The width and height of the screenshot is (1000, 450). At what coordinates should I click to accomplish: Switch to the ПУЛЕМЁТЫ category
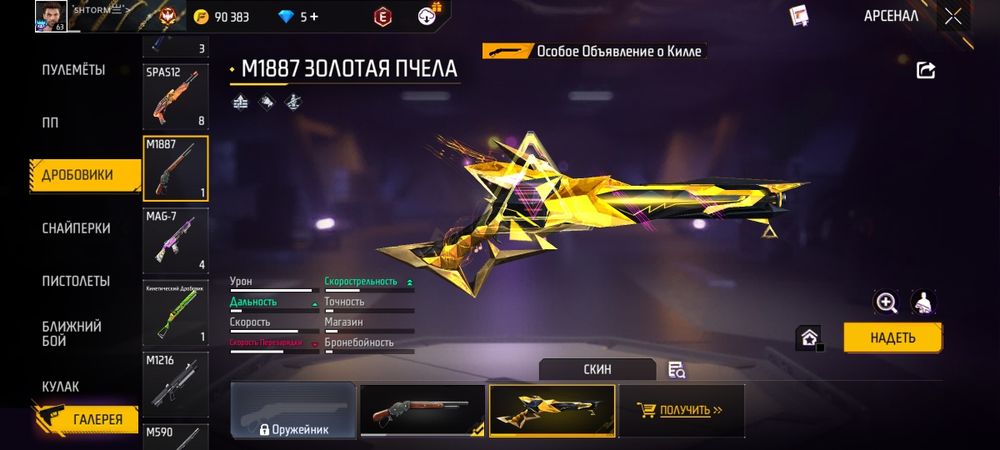[73, 70]
